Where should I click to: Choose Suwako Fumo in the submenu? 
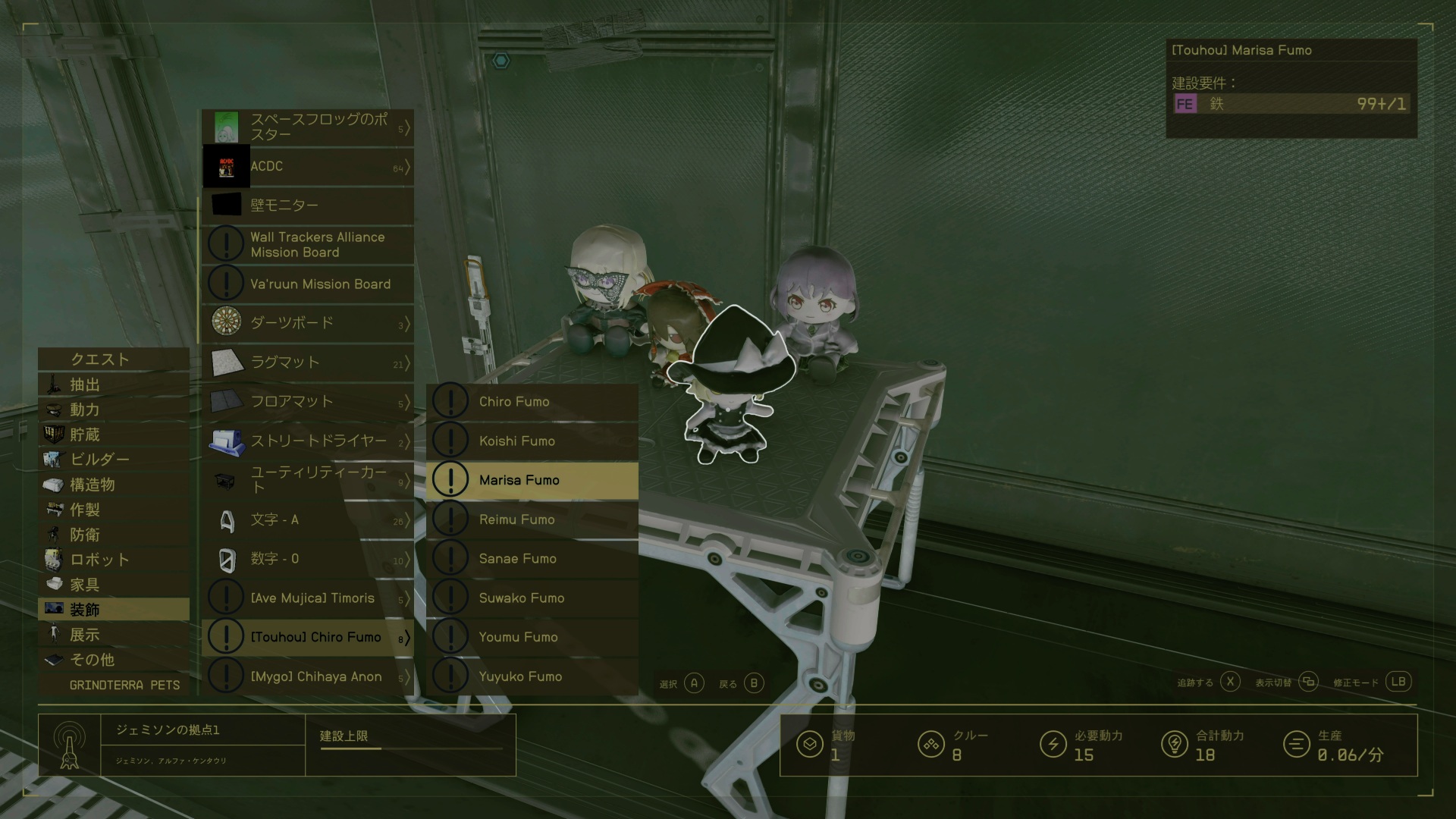[531, 598]
